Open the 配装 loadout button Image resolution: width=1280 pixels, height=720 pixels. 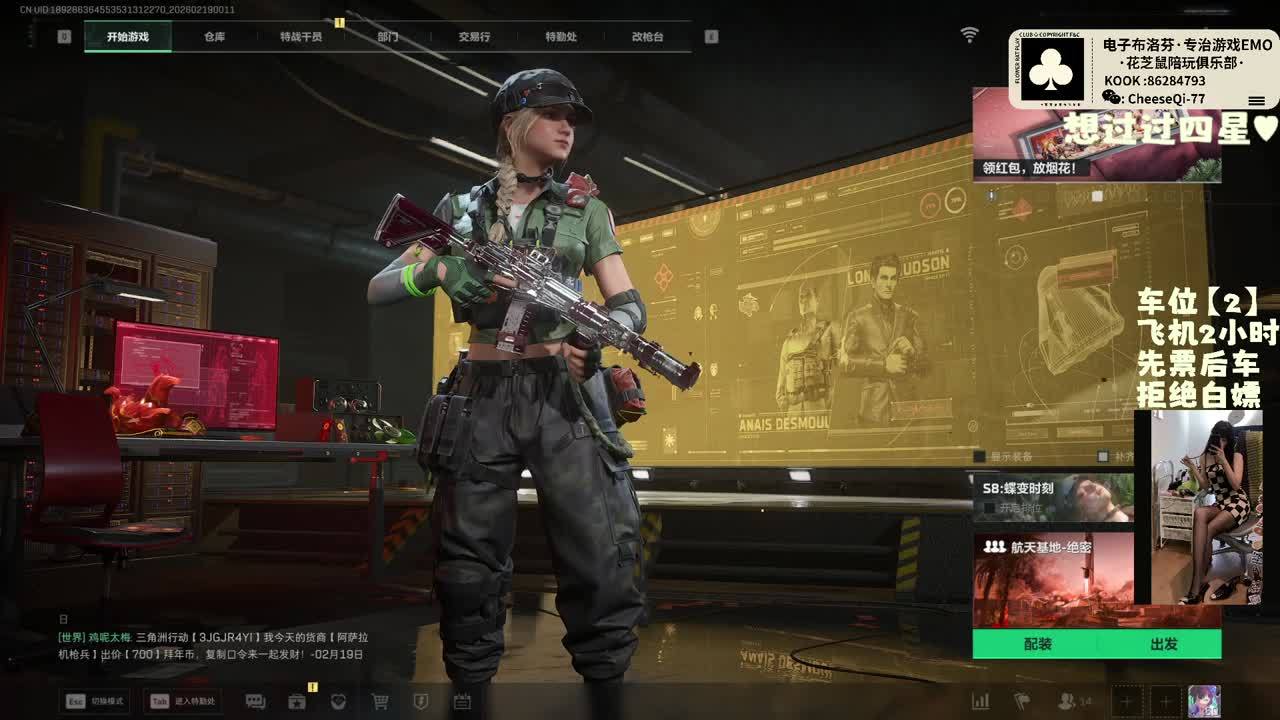[1037, 644]
